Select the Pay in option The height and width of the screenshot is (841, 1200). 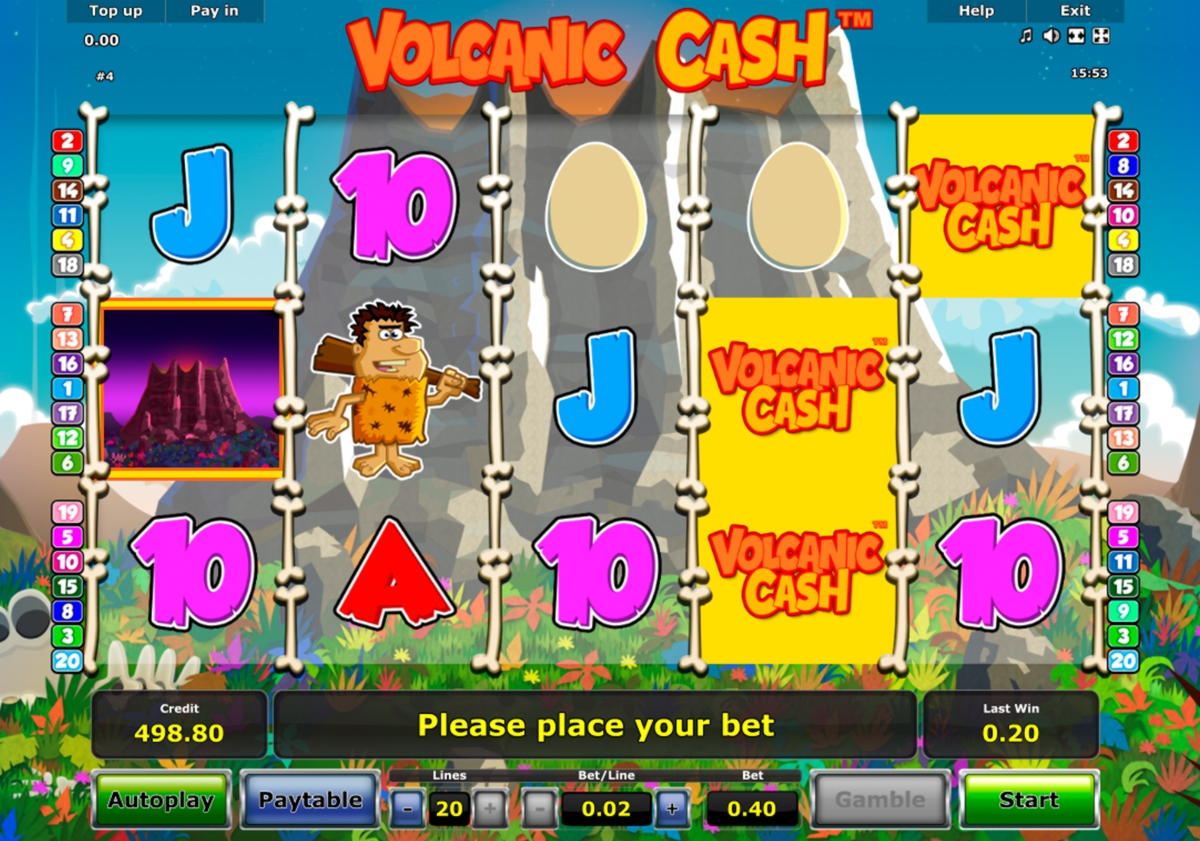pos(214,11)
